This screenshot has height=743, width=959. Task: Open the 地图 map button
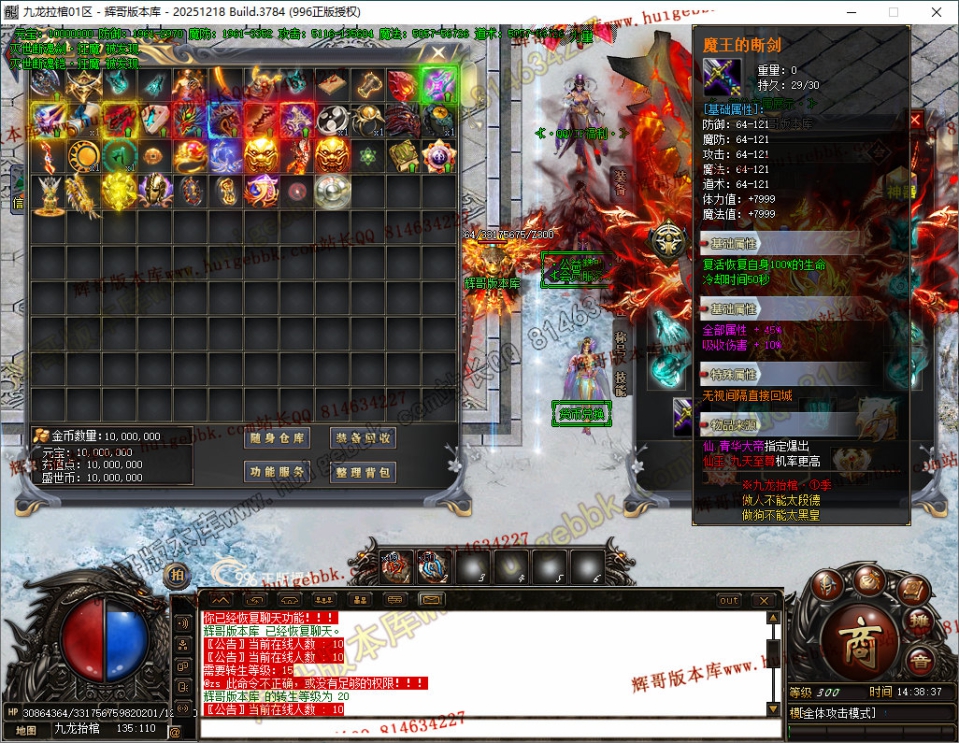coord(27,730)
